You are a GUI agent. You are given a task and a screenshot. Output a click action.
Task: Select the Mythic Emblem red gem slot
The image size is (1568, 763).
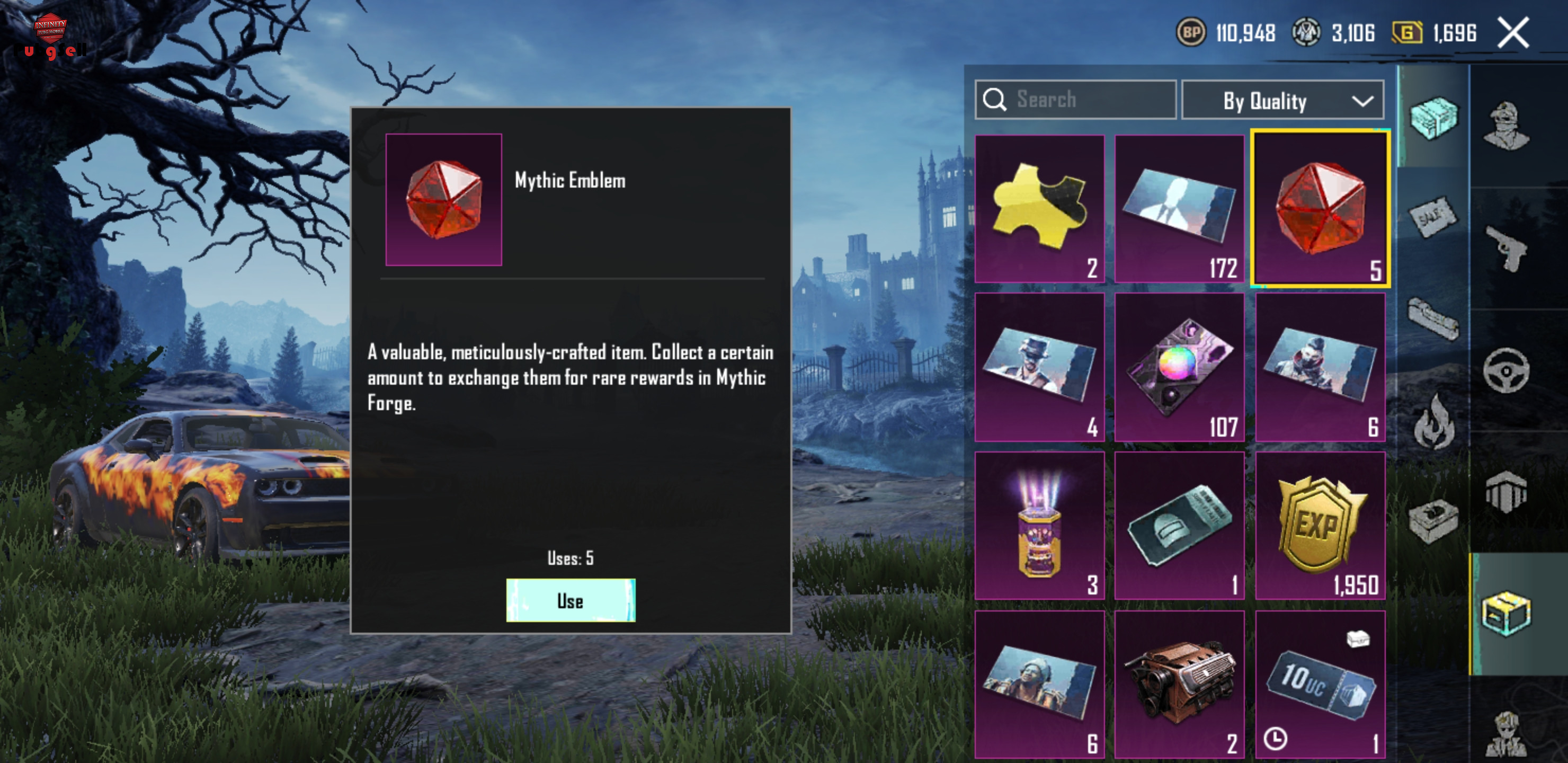tap(1320, 208)
